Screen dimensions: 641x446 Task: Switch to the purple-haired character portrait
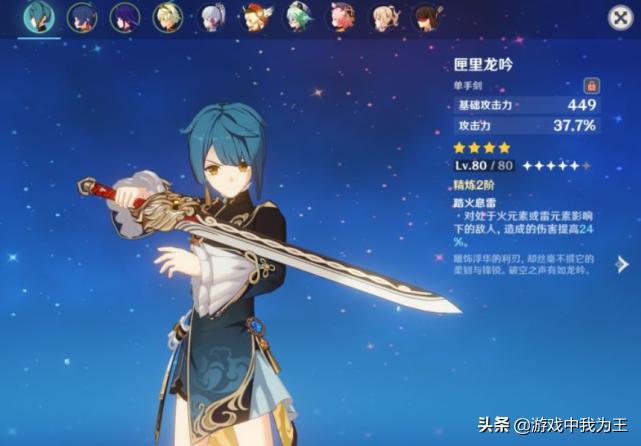[x=124, y=17]
